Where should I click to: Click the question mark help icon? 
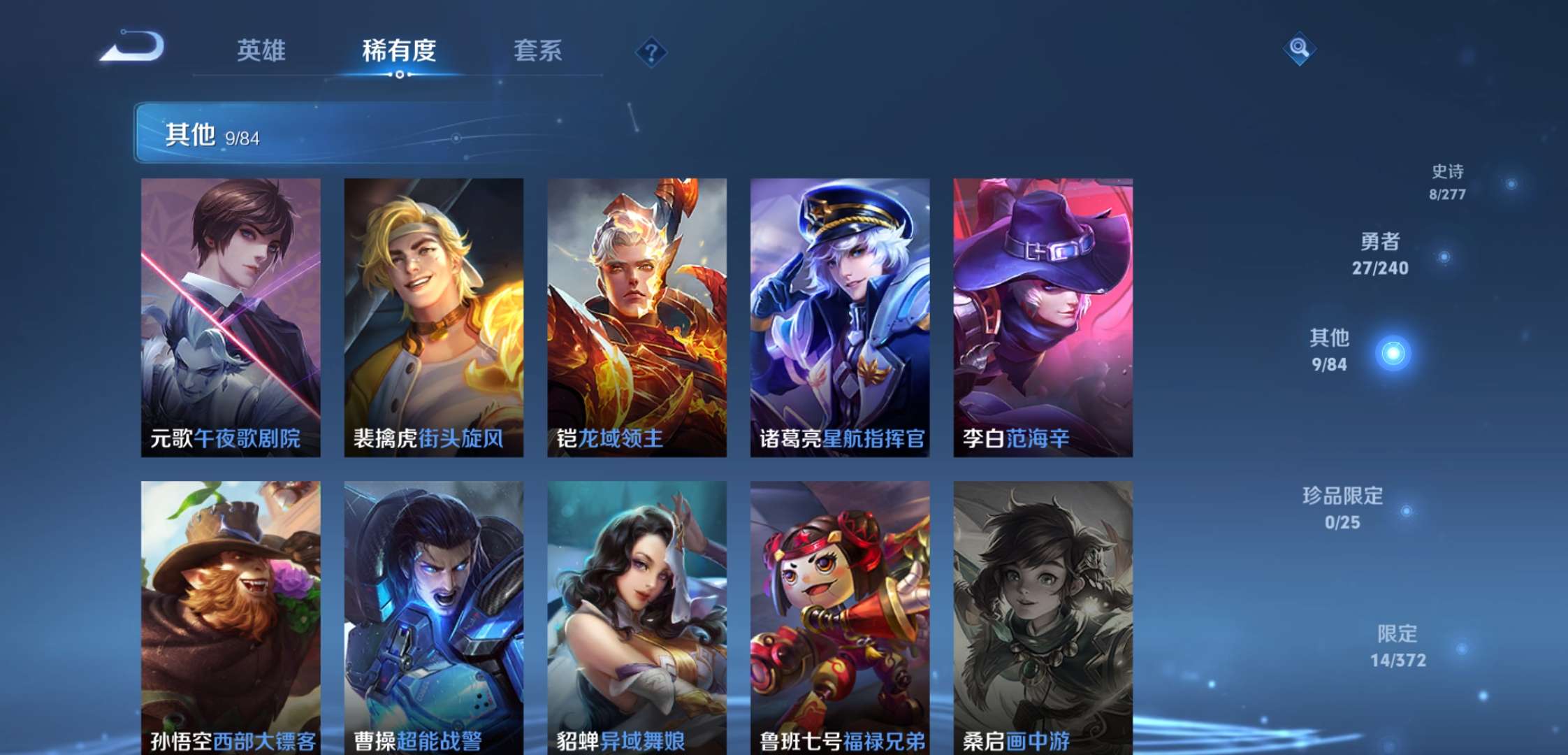[x=651, y=51]
